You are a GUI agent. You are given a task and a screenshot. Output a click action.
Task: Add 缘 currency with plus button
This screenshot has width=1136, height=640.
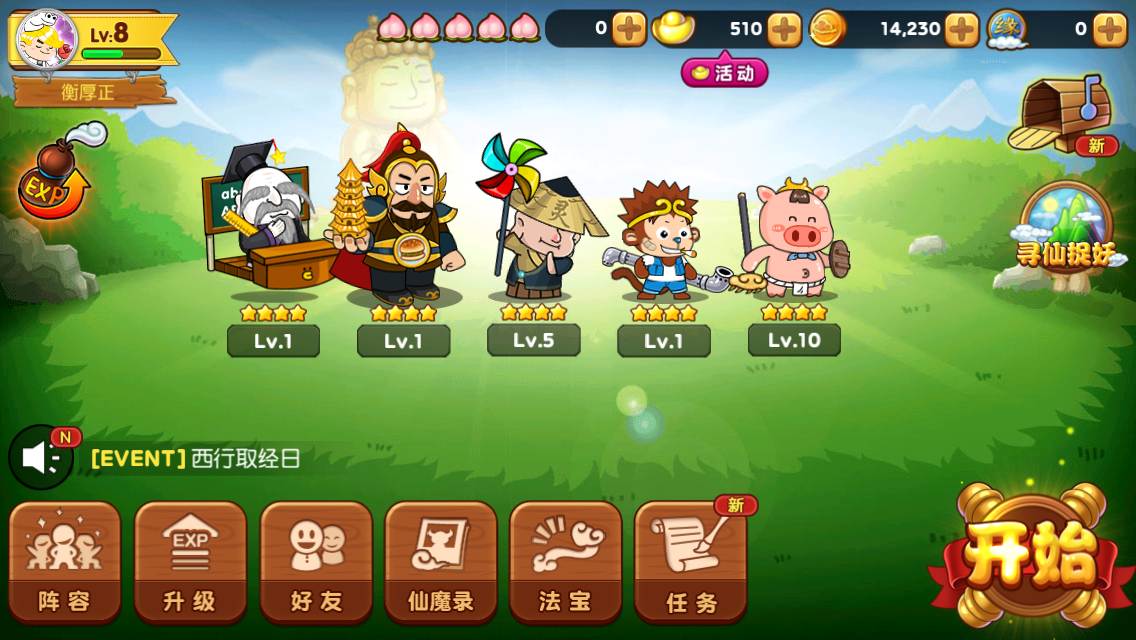coord(1109,29)
